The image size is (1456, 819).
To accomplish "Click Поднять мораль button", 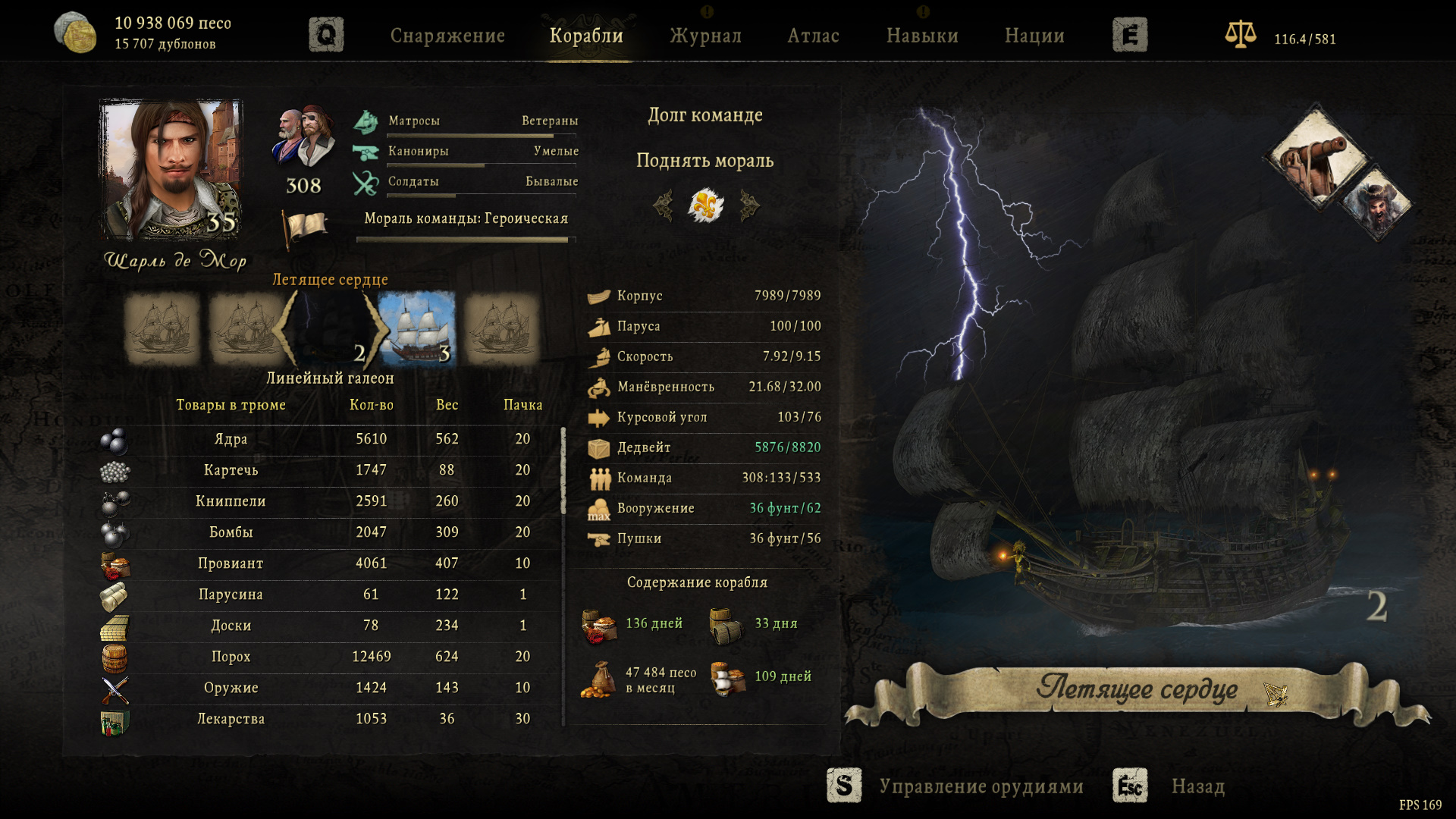I will coord(704,161).
